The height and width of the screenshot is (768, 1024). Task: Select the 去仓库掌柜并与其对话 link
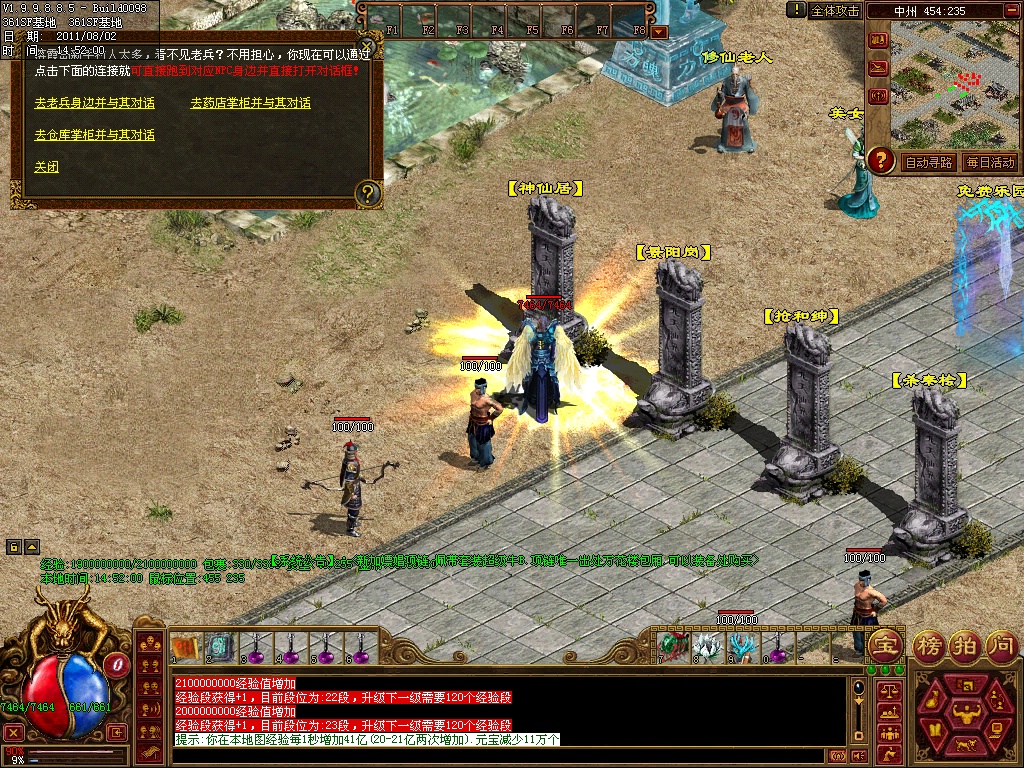point(95,135)
